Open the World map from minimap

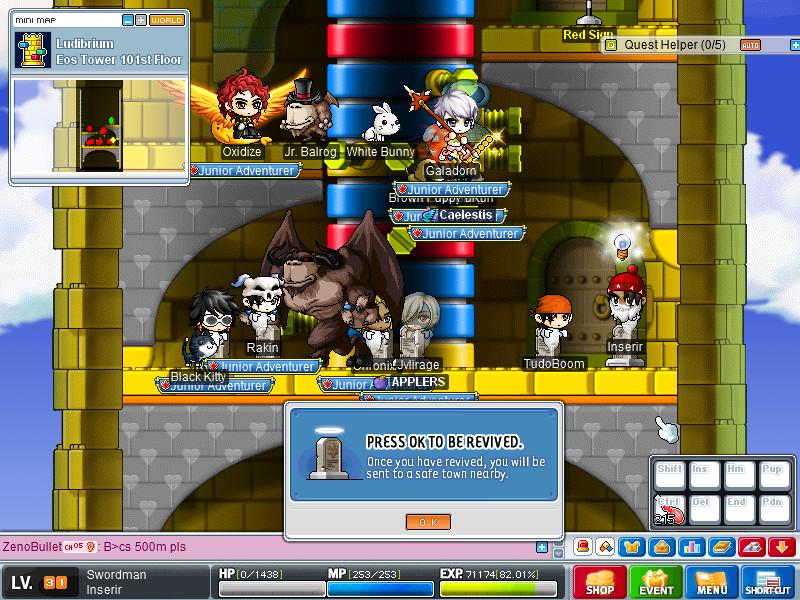(x=167, y=19)
